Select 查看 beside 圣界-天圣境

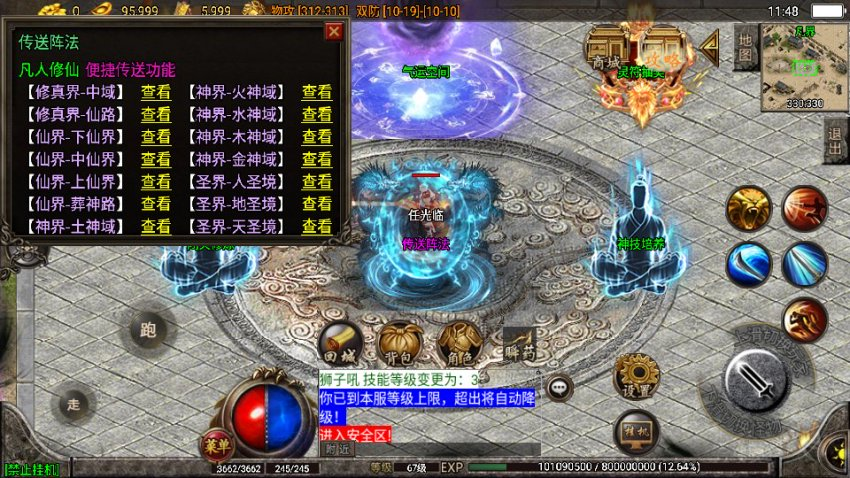click(317, 227)
